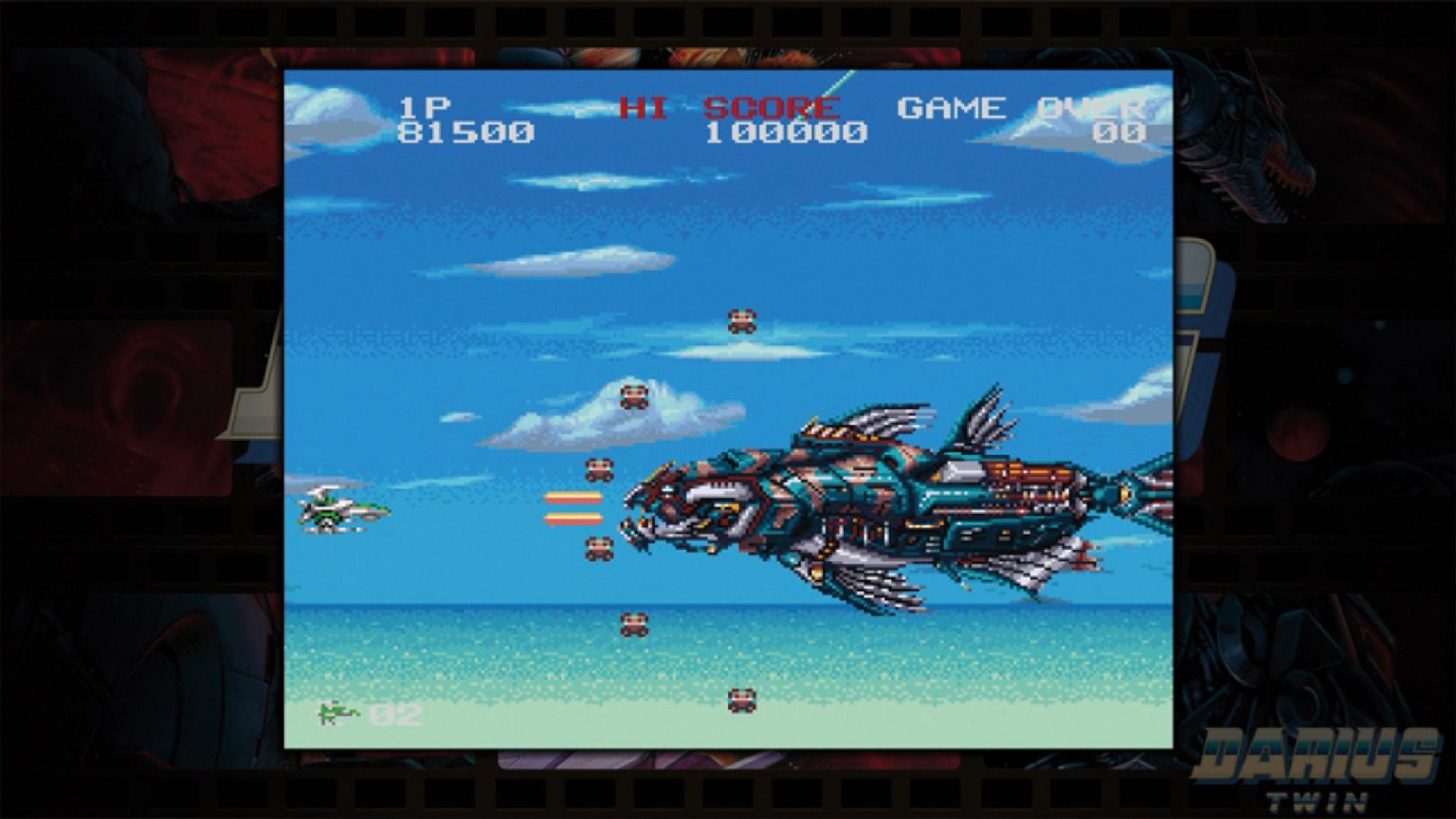Screen dimensions: 1456x819
Task: Click the enemy hovering beside the white cloud
Action: (x=633, y=397)
